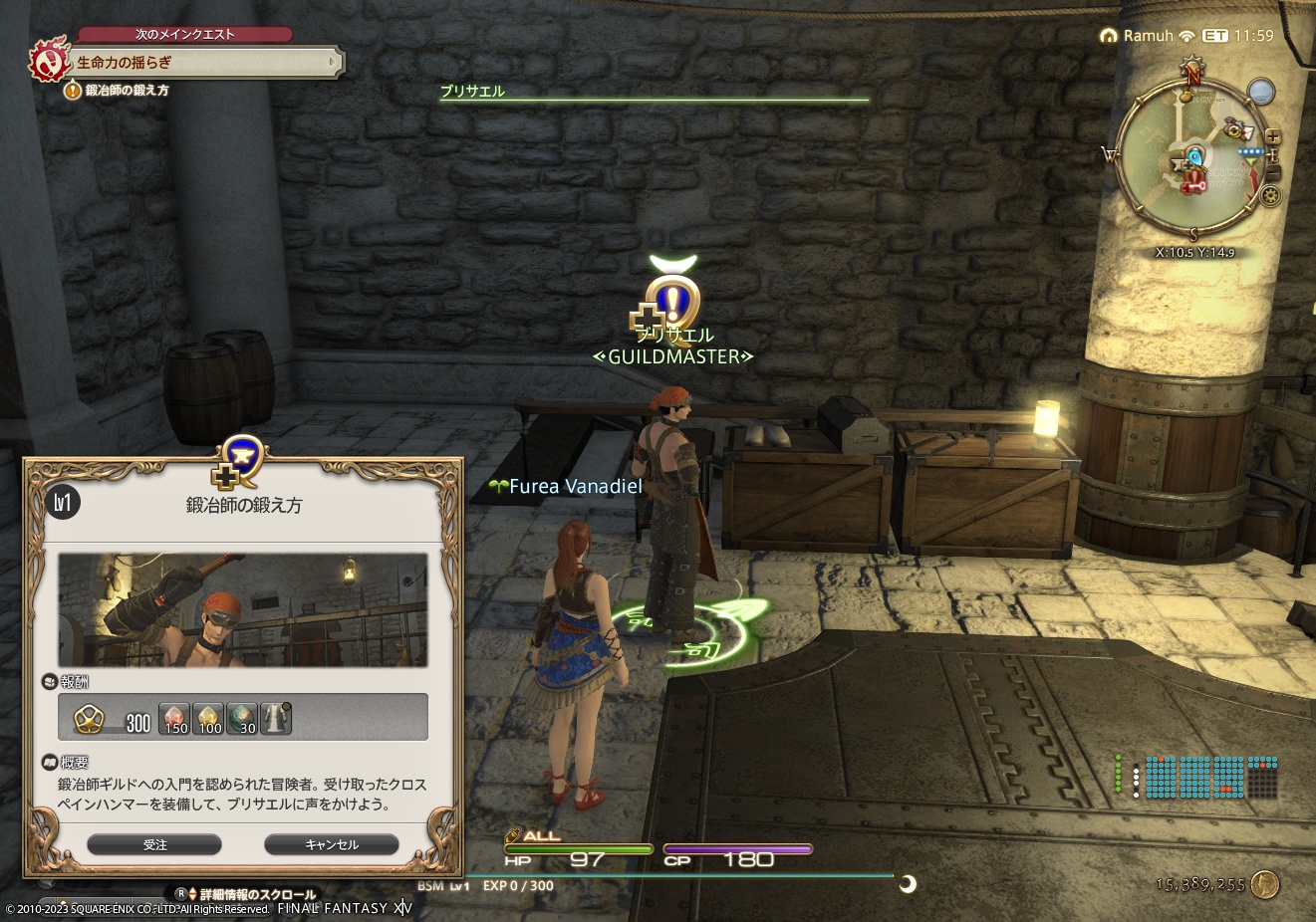This screenshot has width=1316, height=922.
Task: Open minimap settings with the gear icon
Action: tap(1271, 194)
